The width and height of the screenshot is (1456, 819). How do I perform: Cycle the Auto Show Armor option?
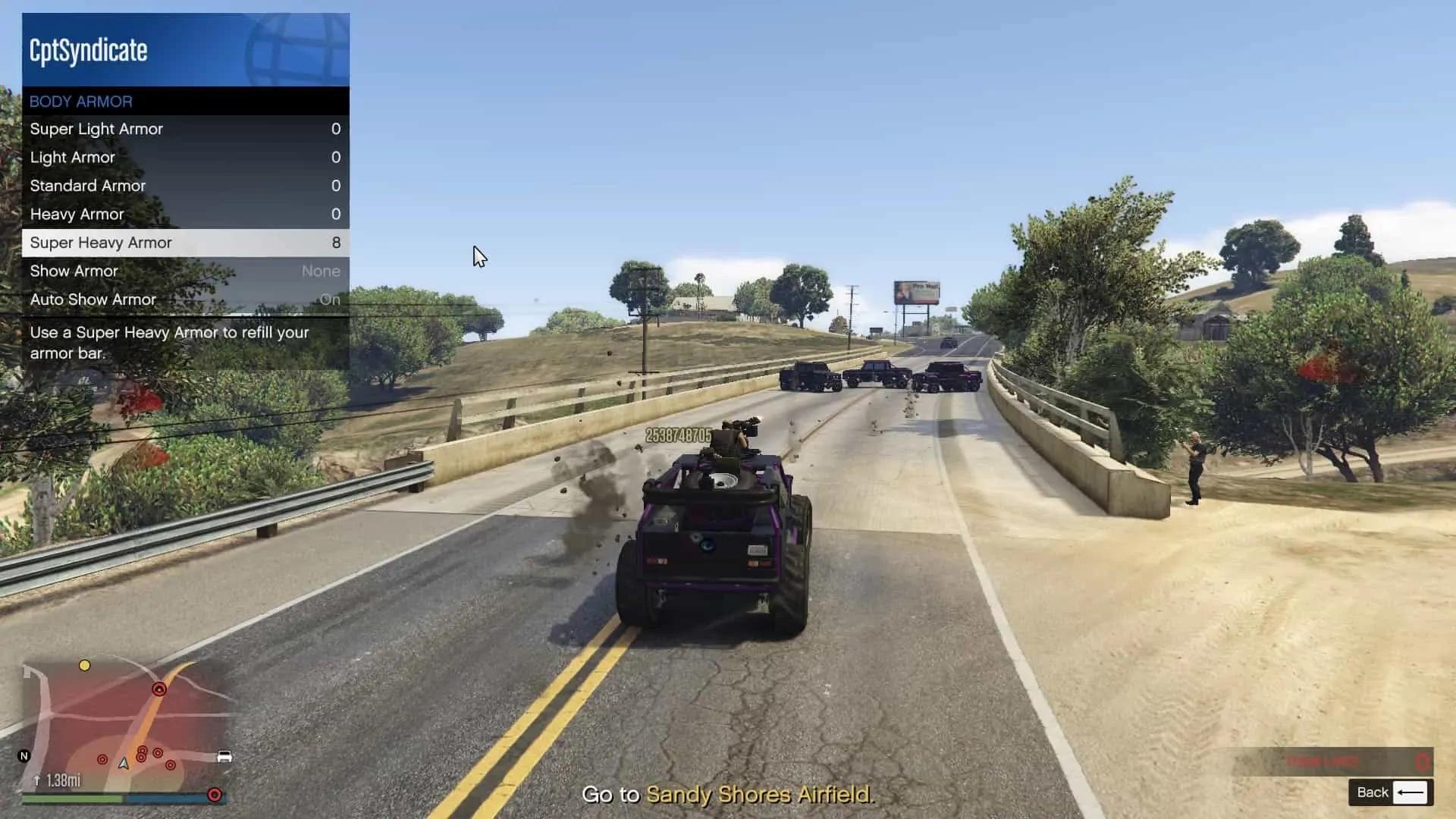tap(184, 300)
